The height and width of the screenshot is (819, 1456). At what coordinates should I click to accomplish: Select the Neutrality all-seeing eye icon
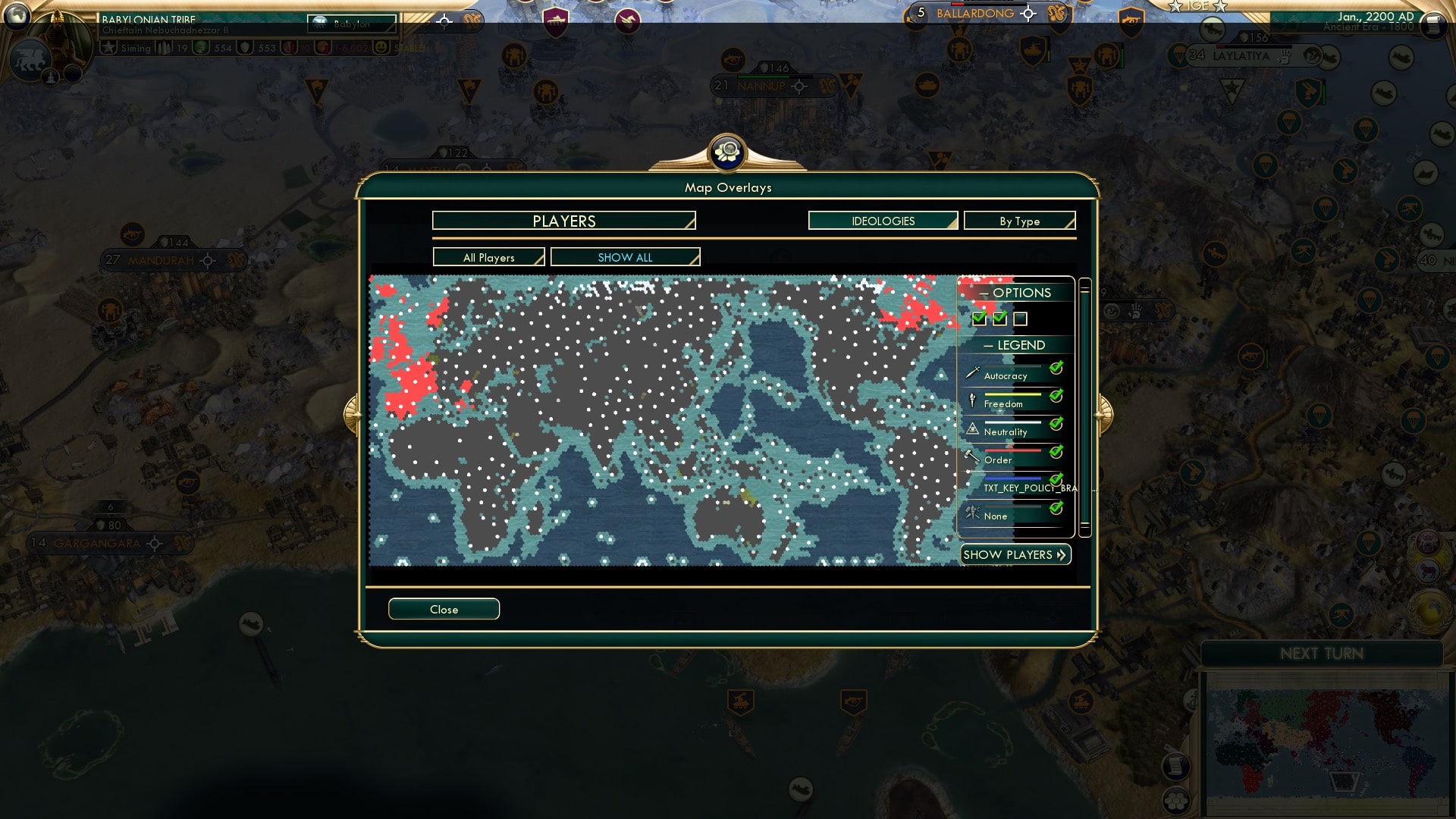click(971, 429)
